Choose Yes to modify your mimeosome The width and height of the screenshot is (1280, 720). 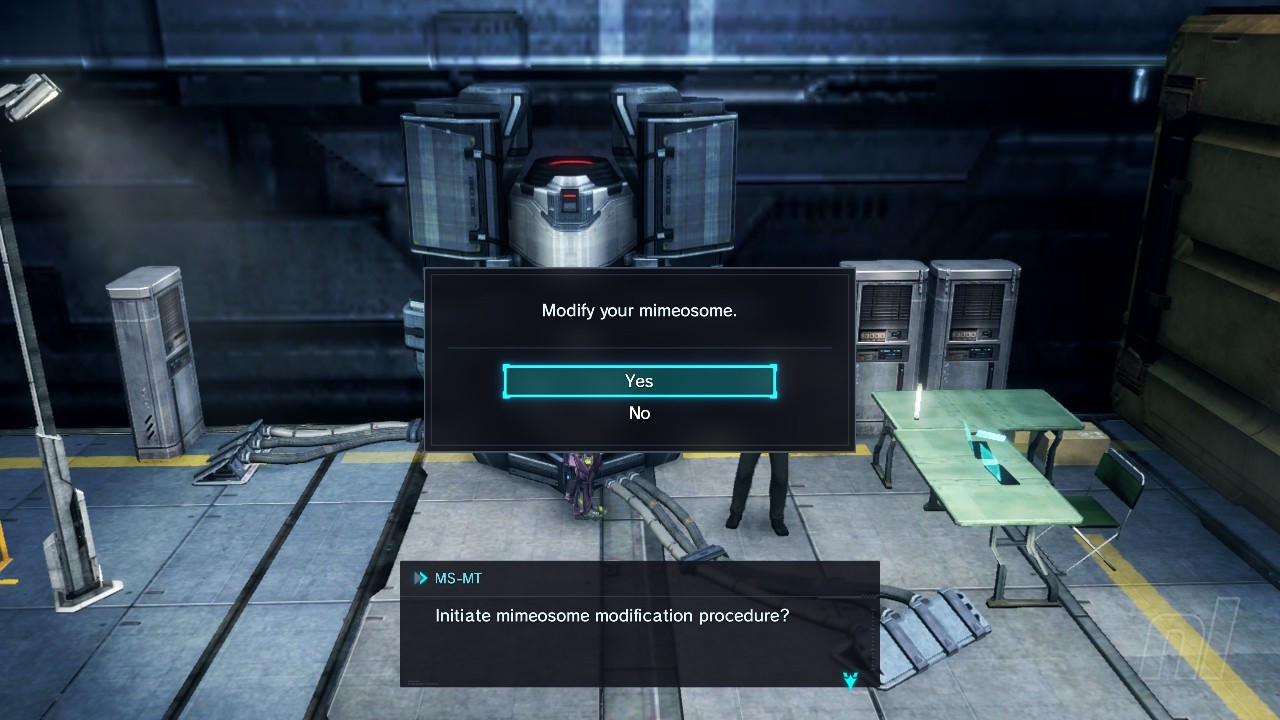(639, 381)
